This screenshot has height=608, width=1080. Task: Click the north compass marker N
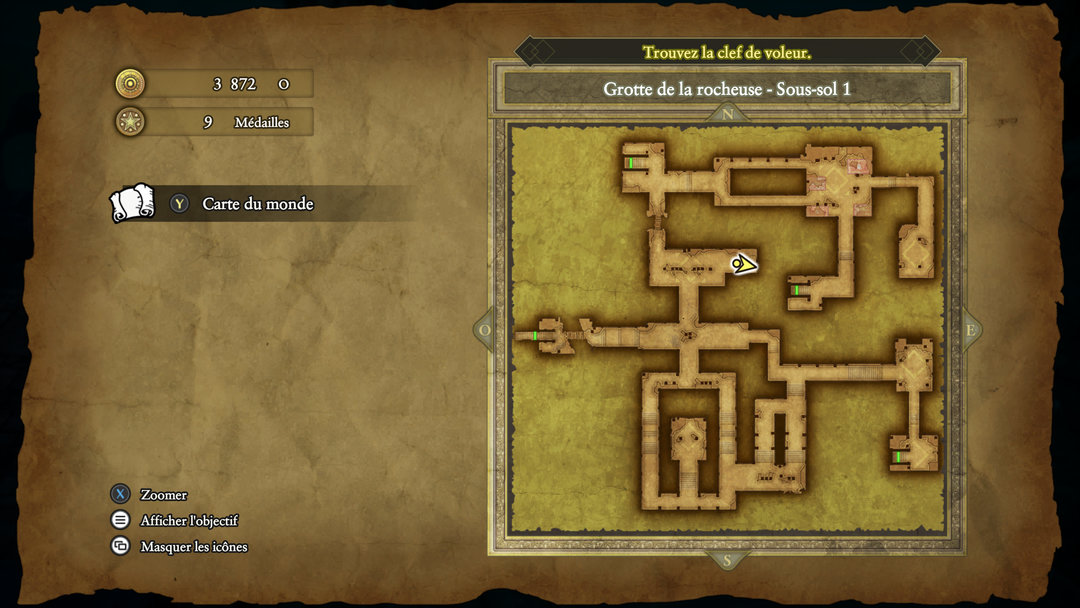pyautogui.click(x=727, y=114)
